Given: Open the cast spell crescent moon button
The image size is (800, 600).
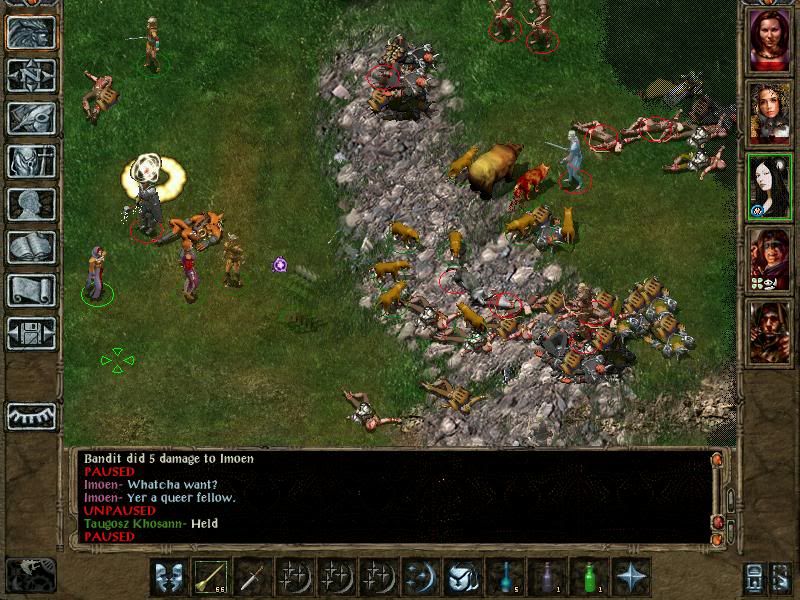Looking at the screenshot, I should [x=421, y=577].
